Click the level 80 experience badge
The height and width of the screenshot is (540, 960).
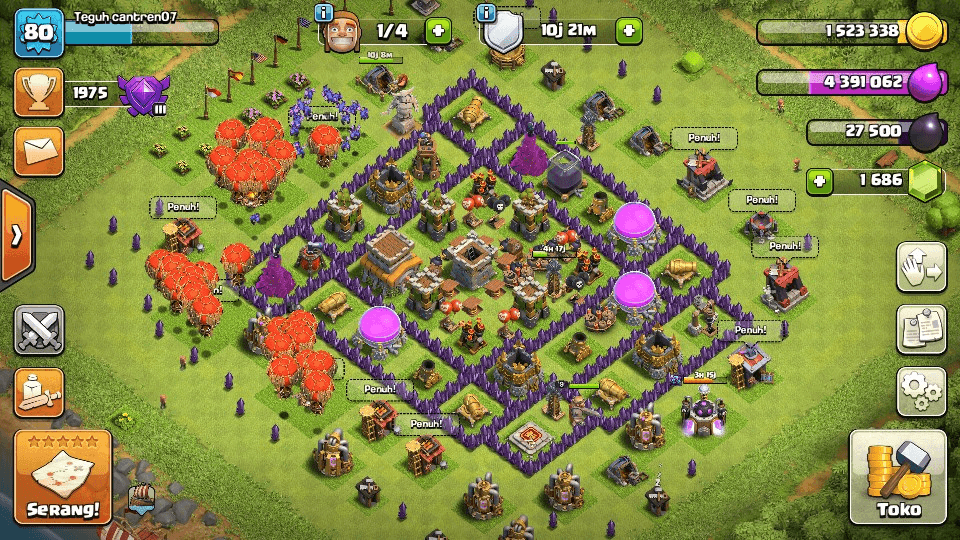[39, 34]
